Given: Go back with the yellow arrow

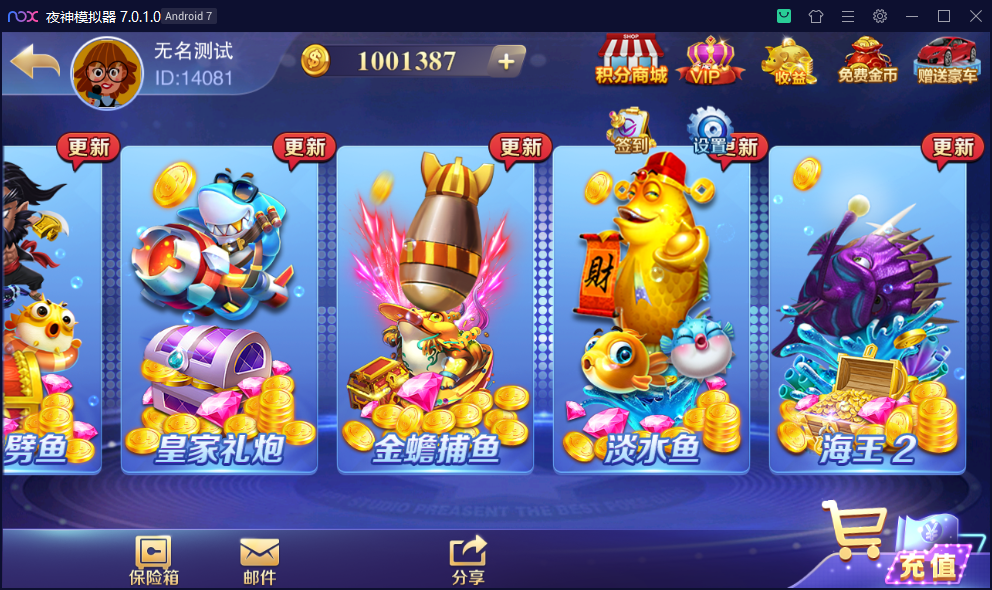Looking at the screenshot, I should [x=34, y=64].
